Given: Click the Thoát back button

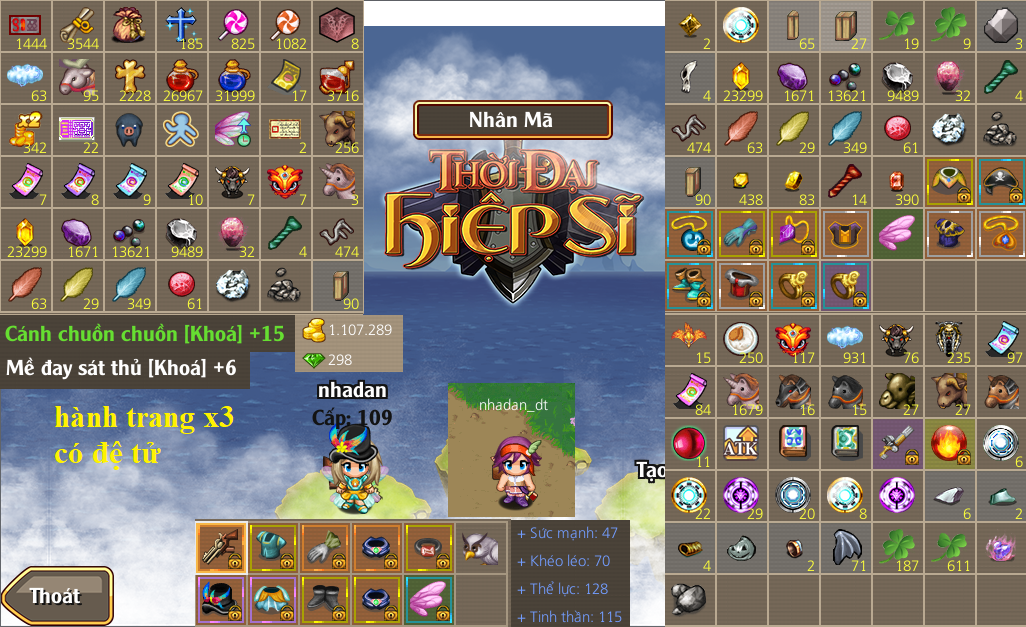Looking at the screenshot, I should [56, 596].
